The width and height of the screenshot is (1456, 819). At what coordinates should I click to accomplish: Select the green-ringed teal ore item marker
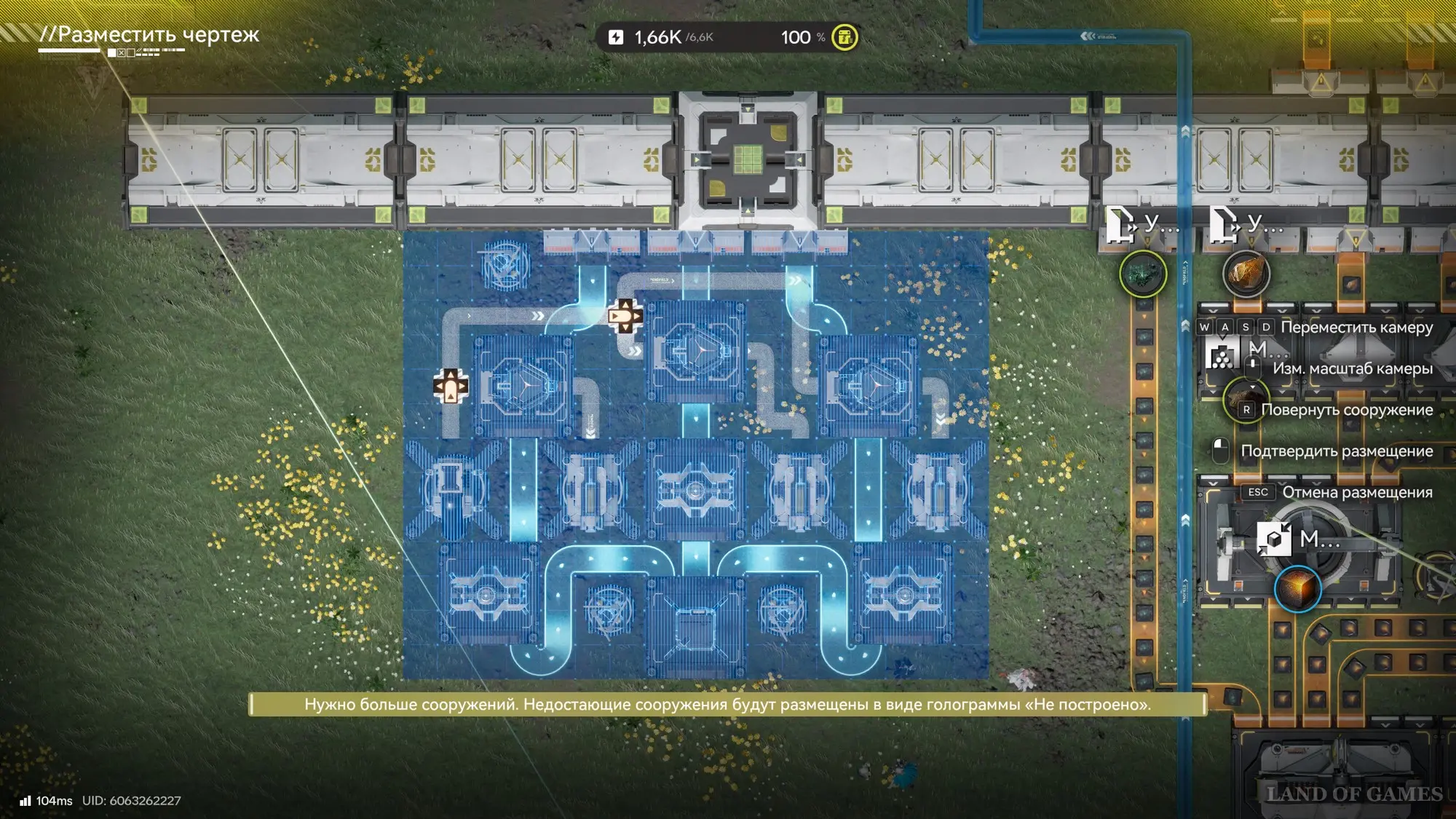[1142, 274]
